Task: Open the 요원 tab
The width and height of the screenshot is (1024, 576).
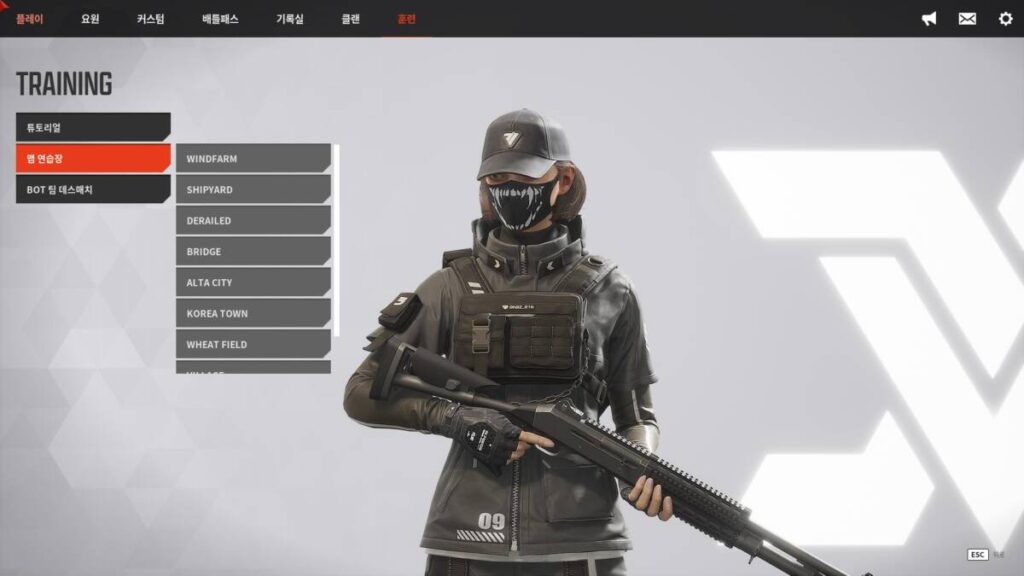Action: coord(91,19)
